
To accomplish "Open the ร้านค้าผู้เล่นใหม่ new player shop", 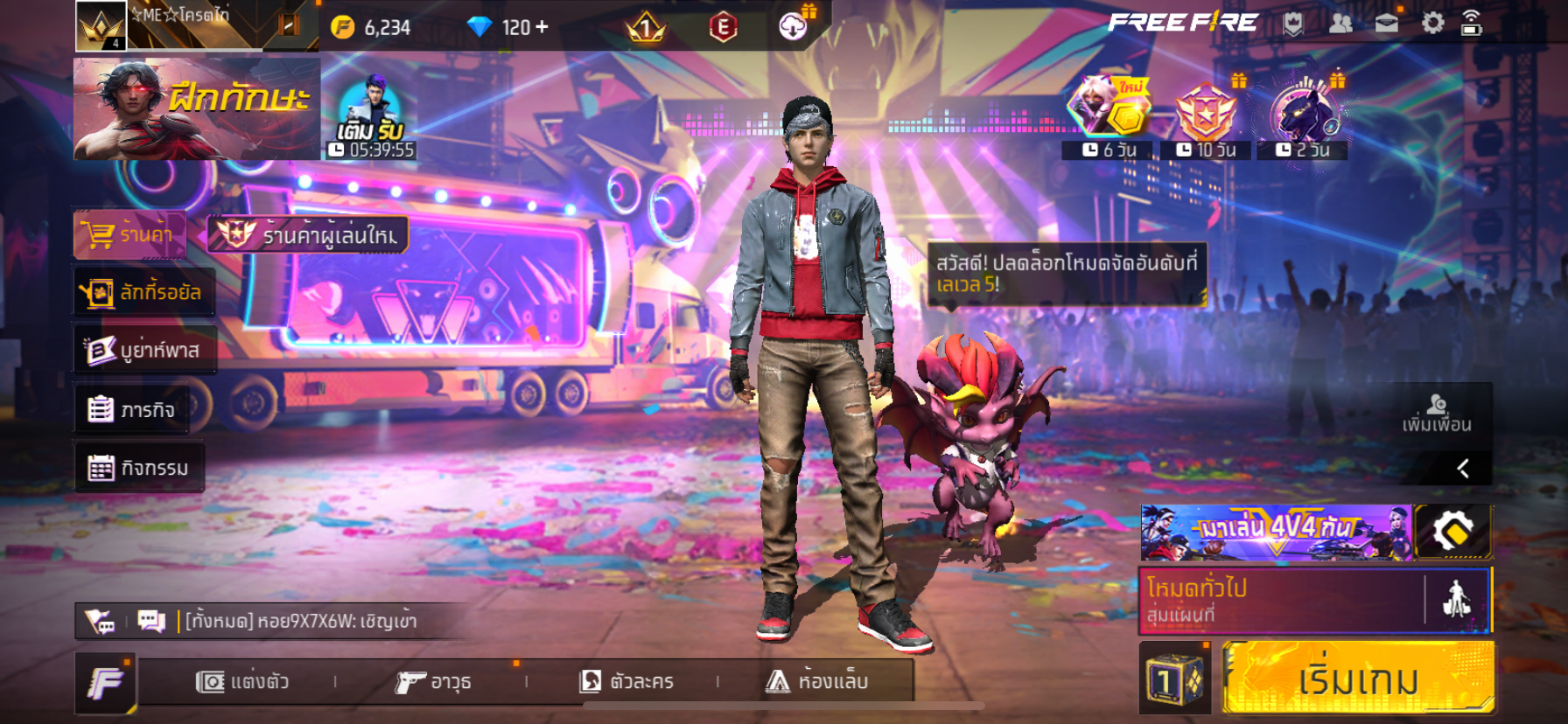I will pyautogui.click(x=308, y=234).
